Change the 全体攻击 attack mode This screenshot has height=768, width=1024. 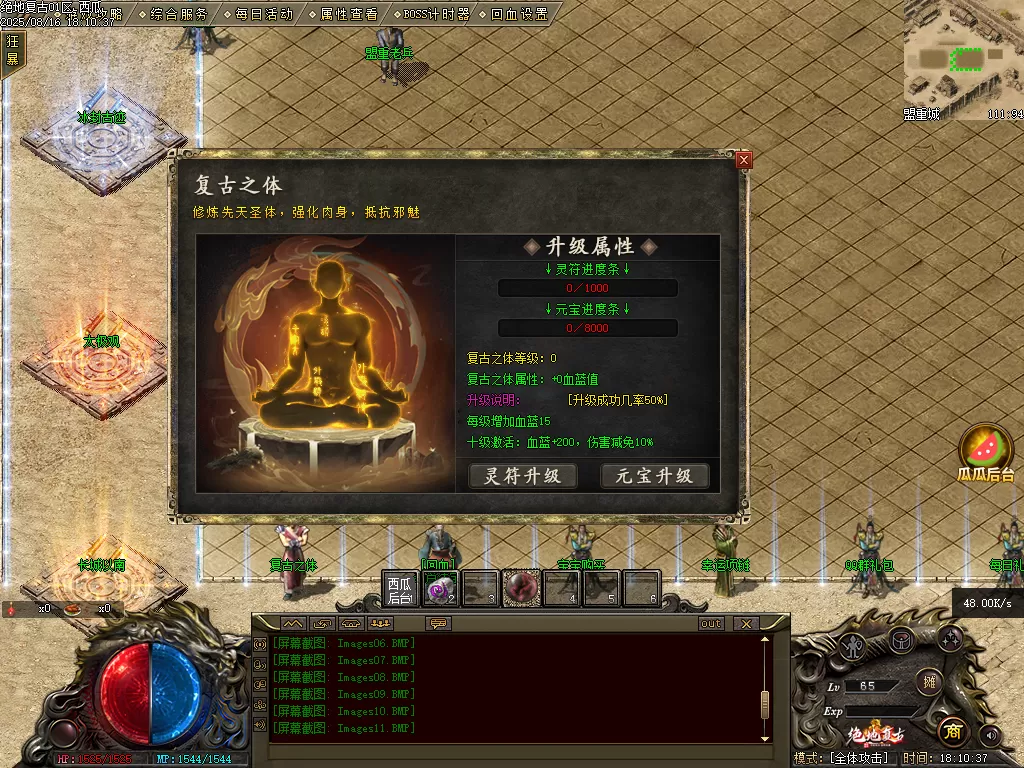coord(855,758)
